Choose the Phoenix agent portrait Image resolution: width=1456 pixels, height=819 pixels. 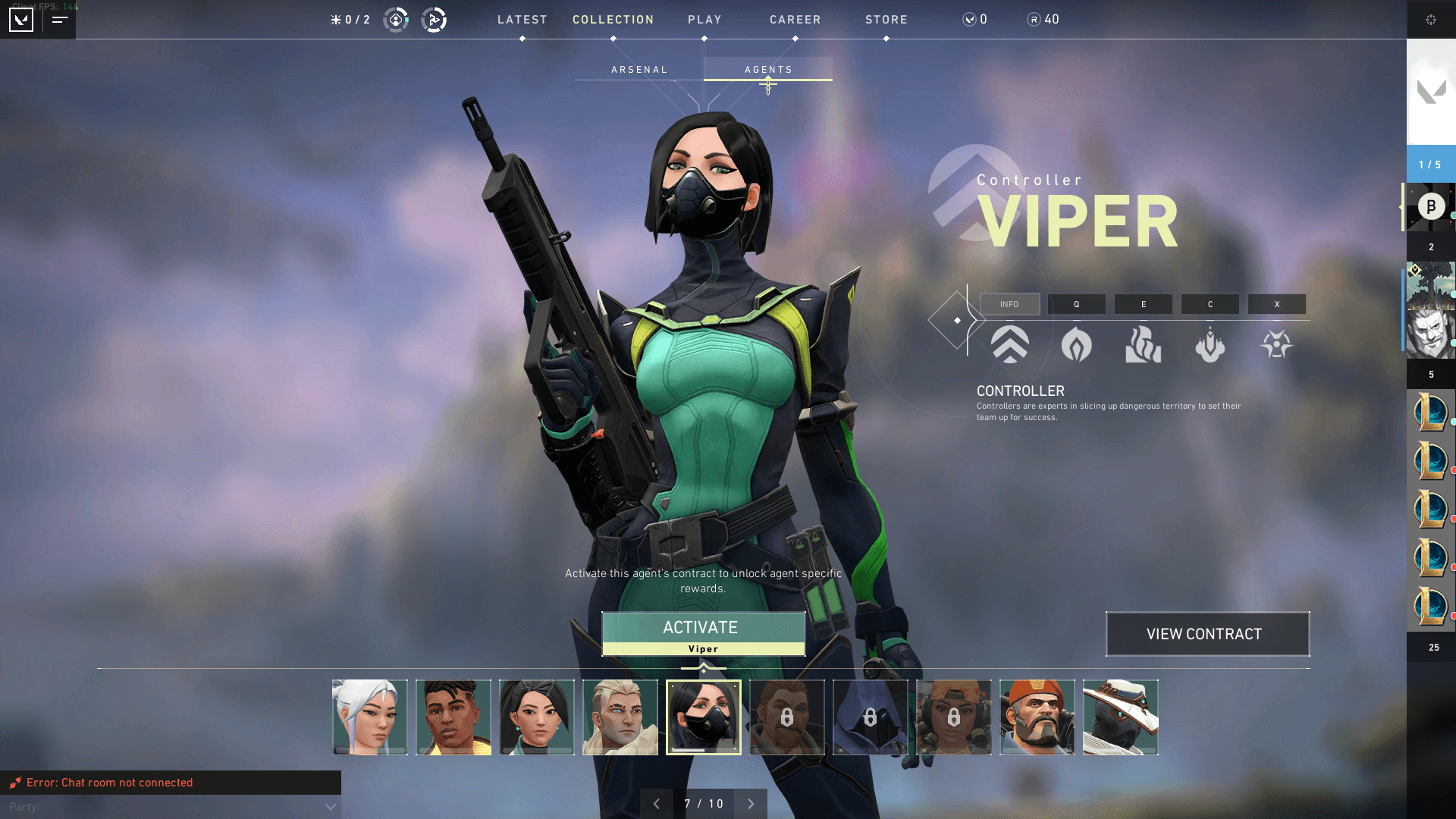[453, 717]
